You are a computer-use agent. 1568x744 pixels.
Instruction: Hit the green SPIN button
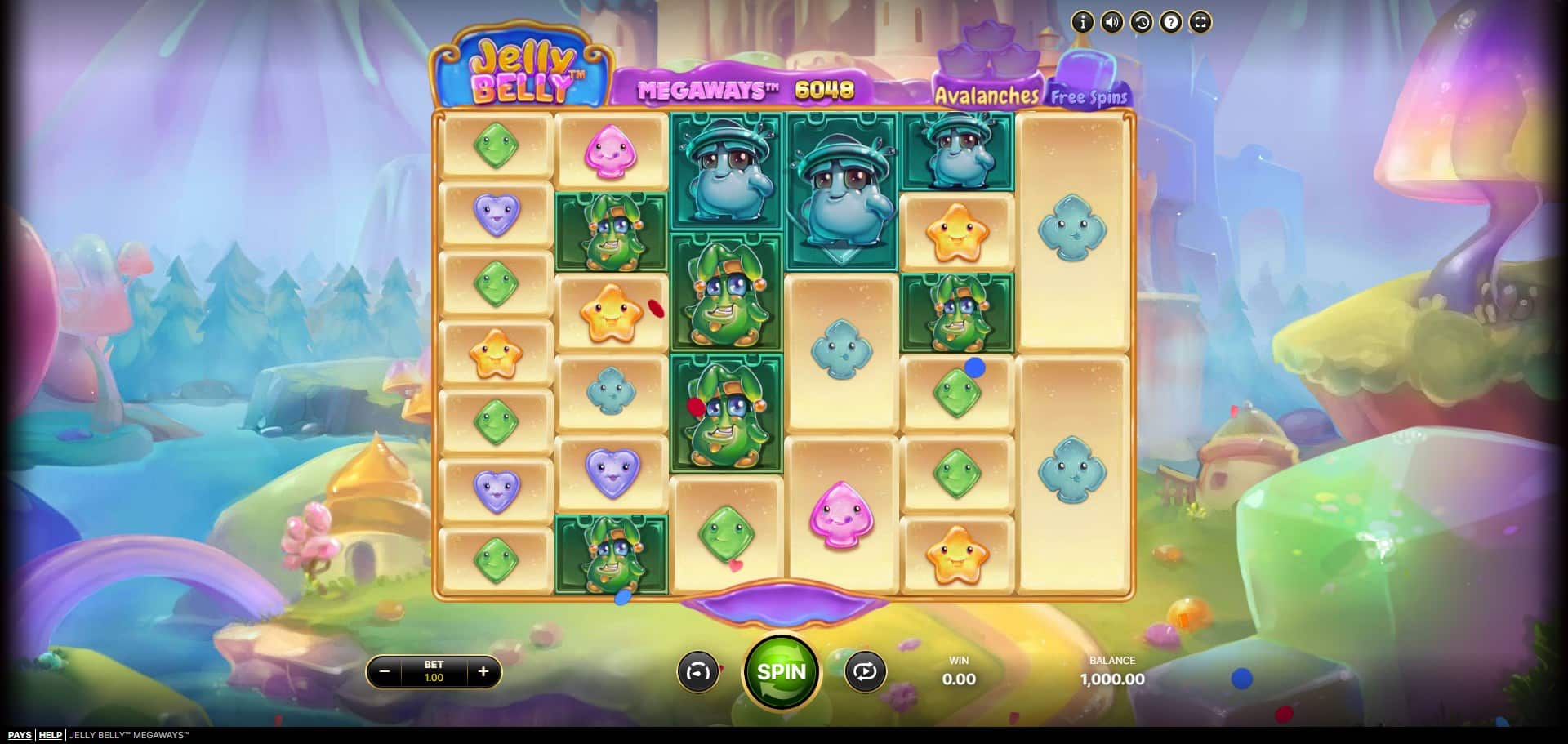tap(782, 672)
